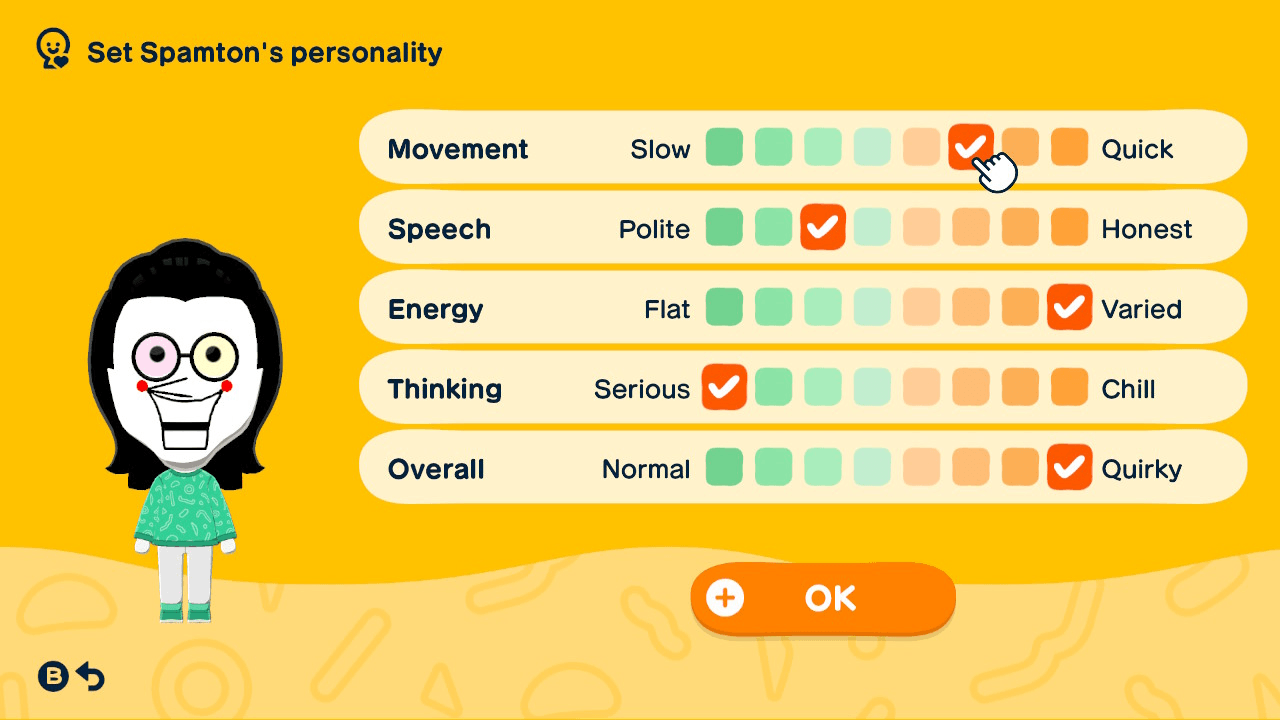
Task: Click the checked Speech checkmark box
Action: pos(823,227)
